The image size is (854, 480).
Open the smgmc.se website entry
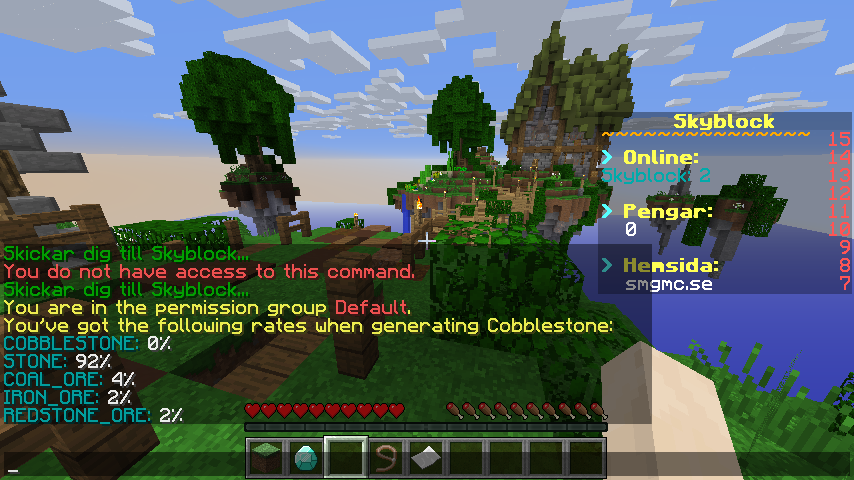pyautogui.click(x=662, y=284)
